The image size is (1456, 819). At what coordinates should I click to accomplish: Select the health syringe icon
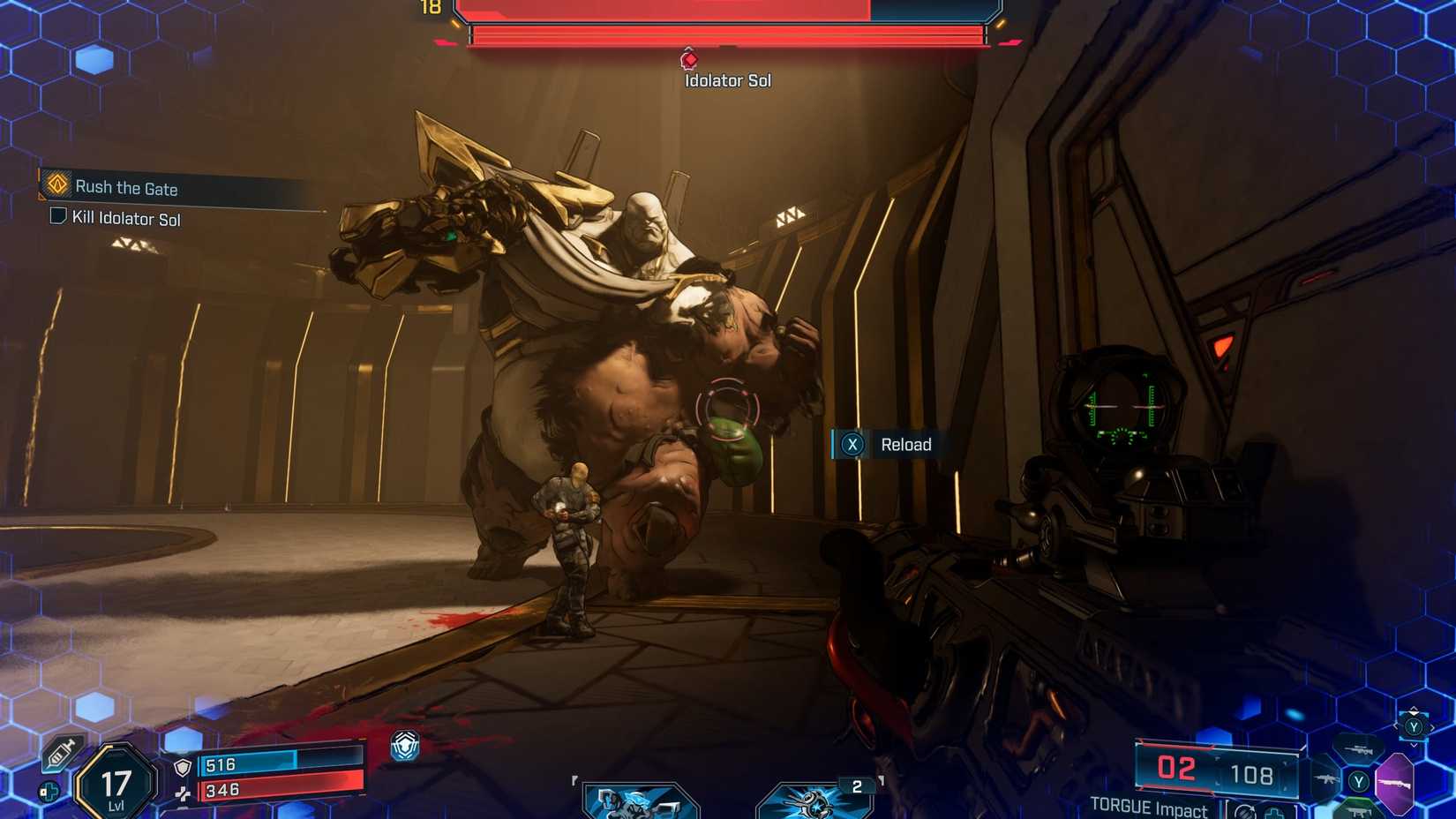(63, 751)
